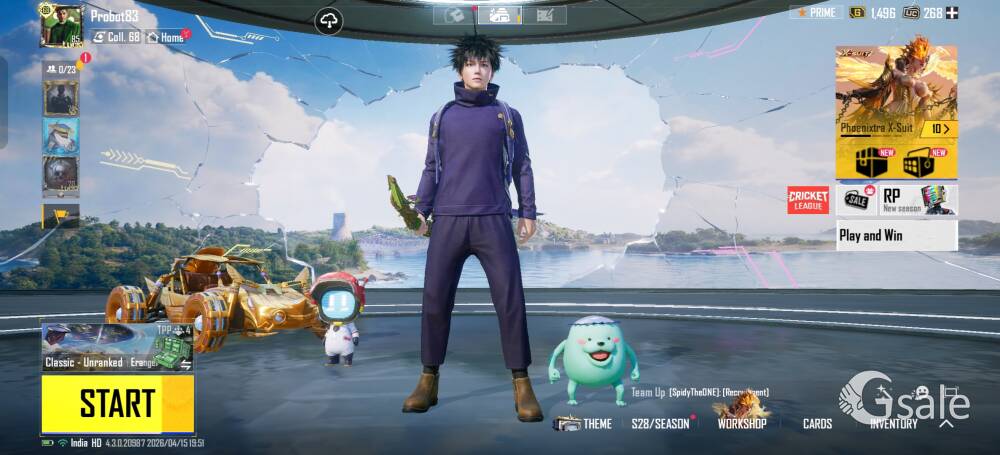Open the friends list showing 0/23
Viewport: 1000px width, 455px height.
click(60, 69)
